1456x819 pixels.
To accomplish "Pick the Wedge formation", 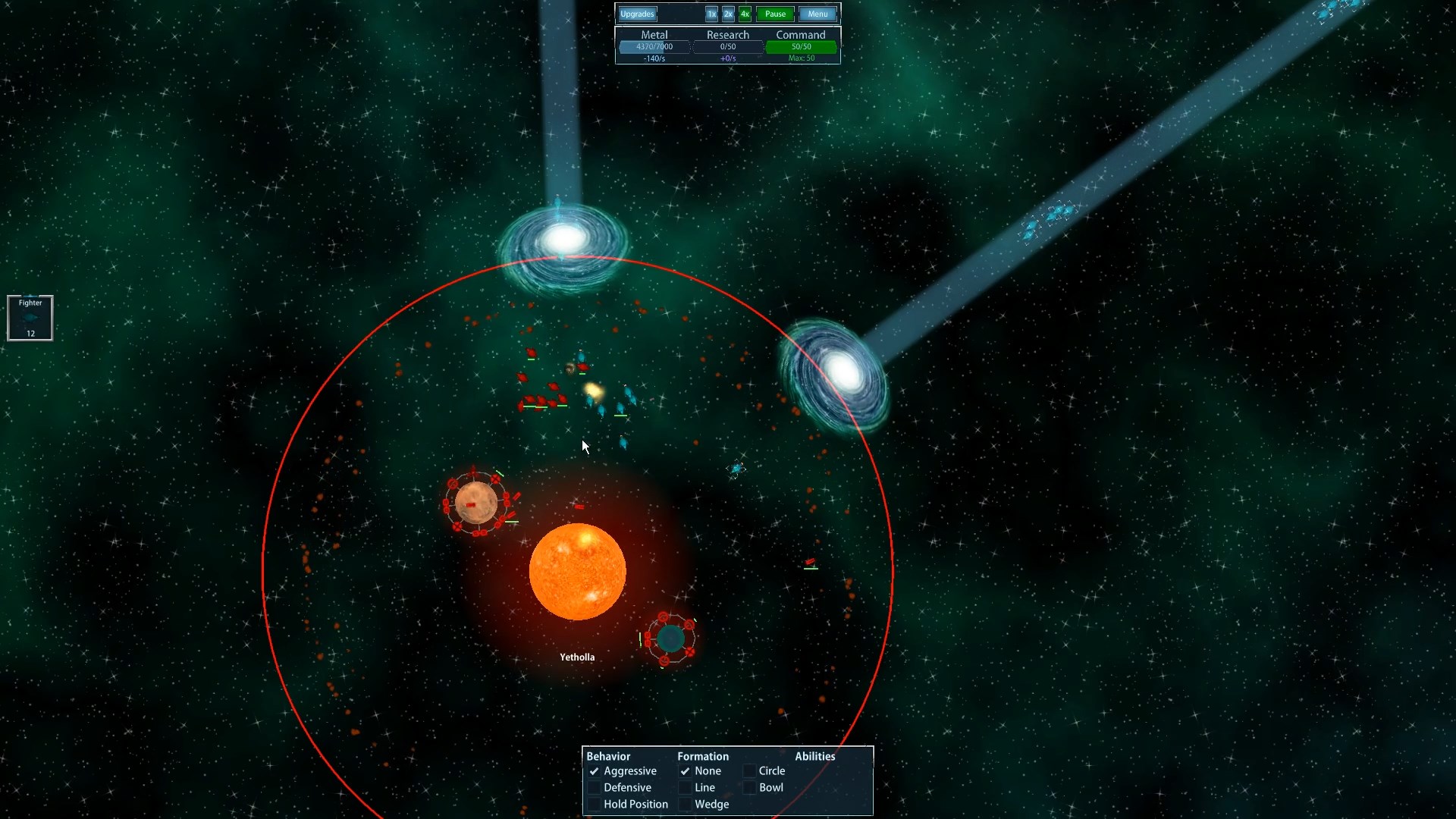I will point(686,805).
